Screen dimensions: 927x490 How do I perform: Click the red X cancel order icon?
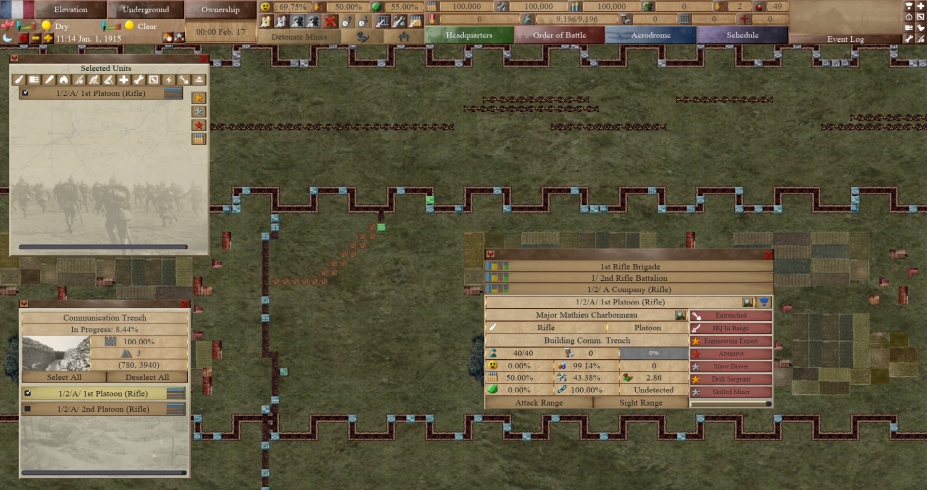tap(330, 21)
